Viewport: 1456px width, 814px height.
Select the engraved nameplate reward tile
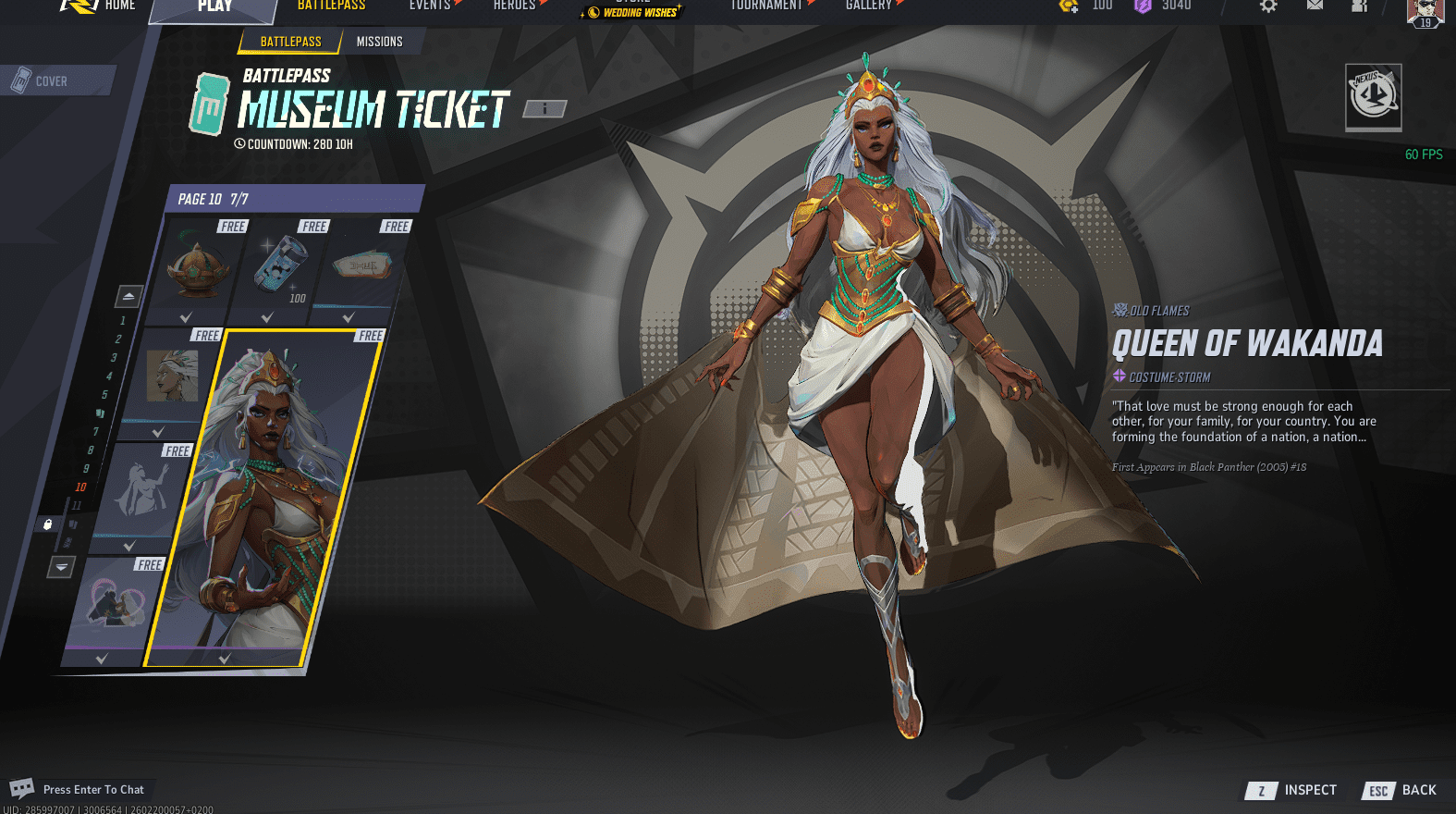point(359,268)
